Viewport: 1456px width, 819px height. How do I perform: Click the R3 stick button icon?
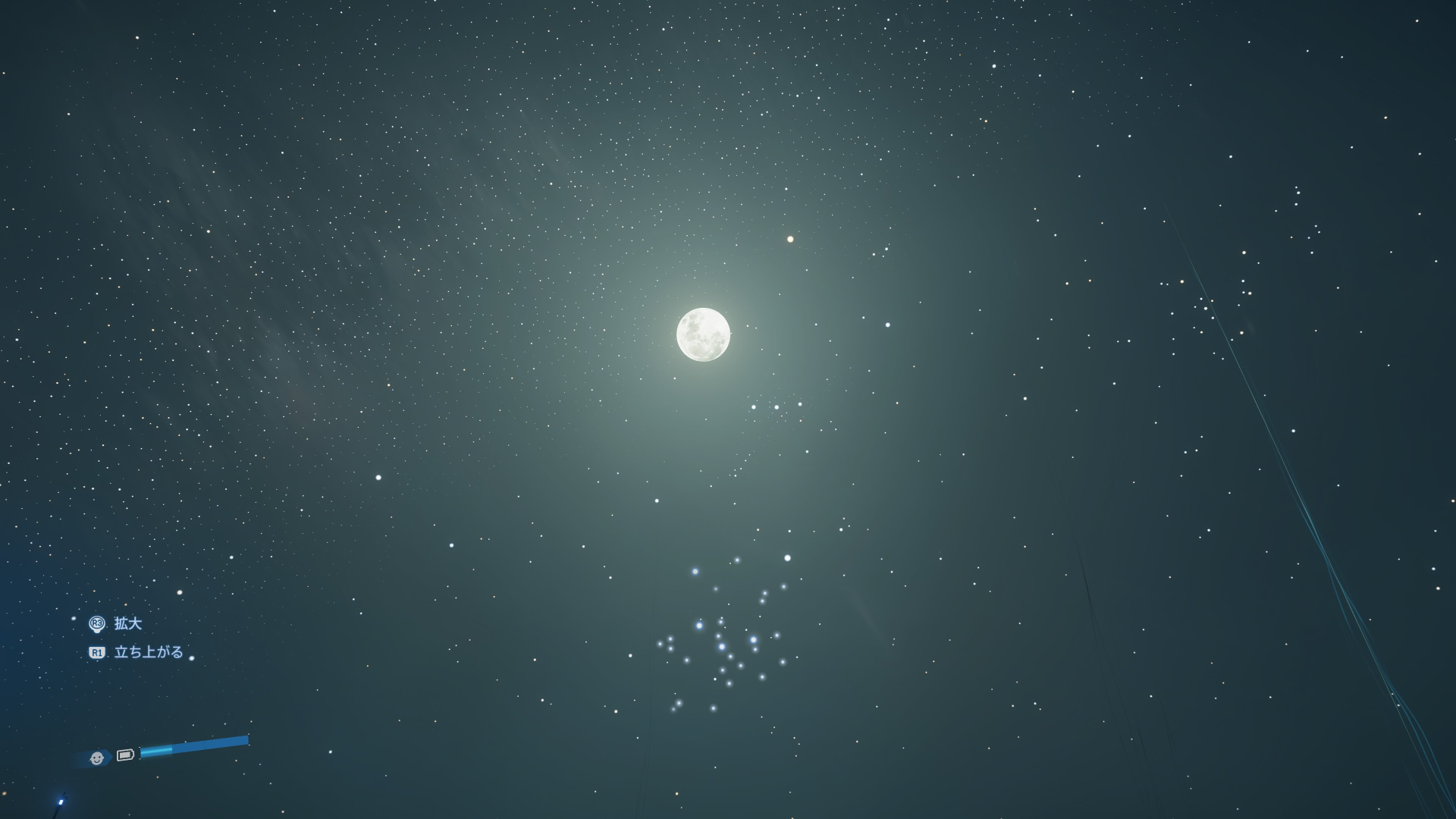tap(97, 624)
